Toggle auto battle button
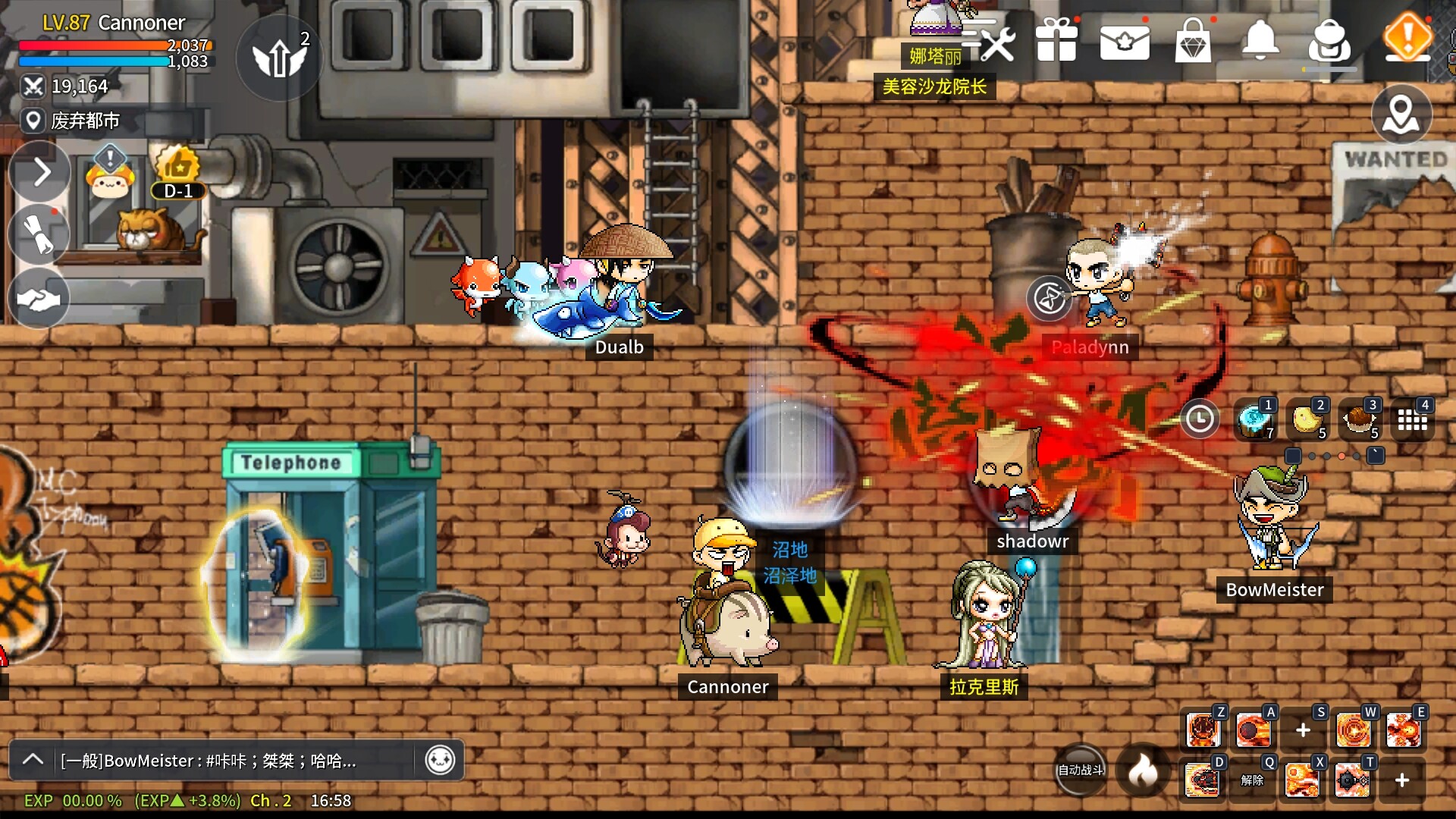This screenshot has width=1456, height=819. click(x=1081, y=770)
